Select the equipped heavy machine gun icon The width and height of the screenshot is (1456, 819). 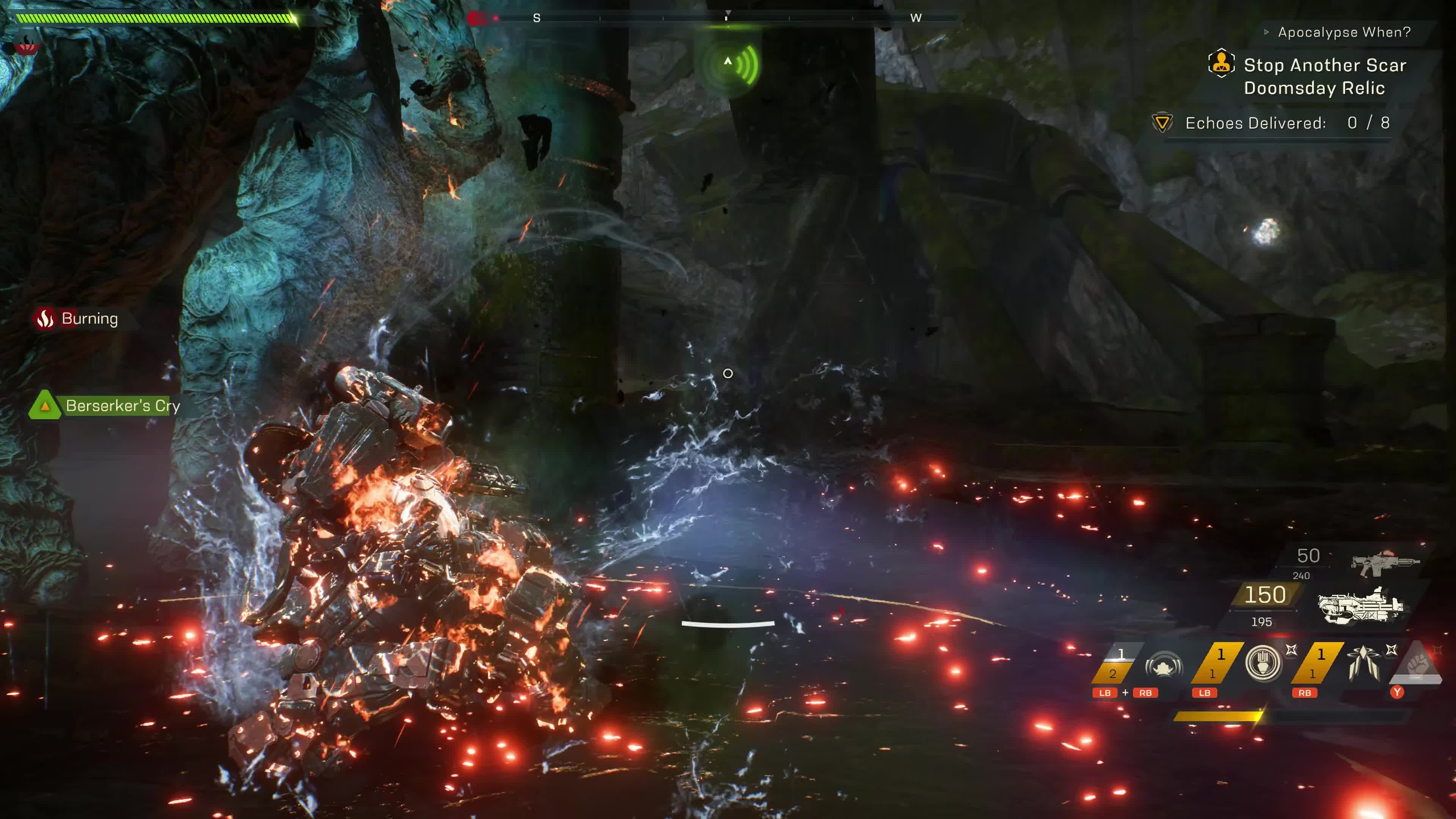[1360, 605]
